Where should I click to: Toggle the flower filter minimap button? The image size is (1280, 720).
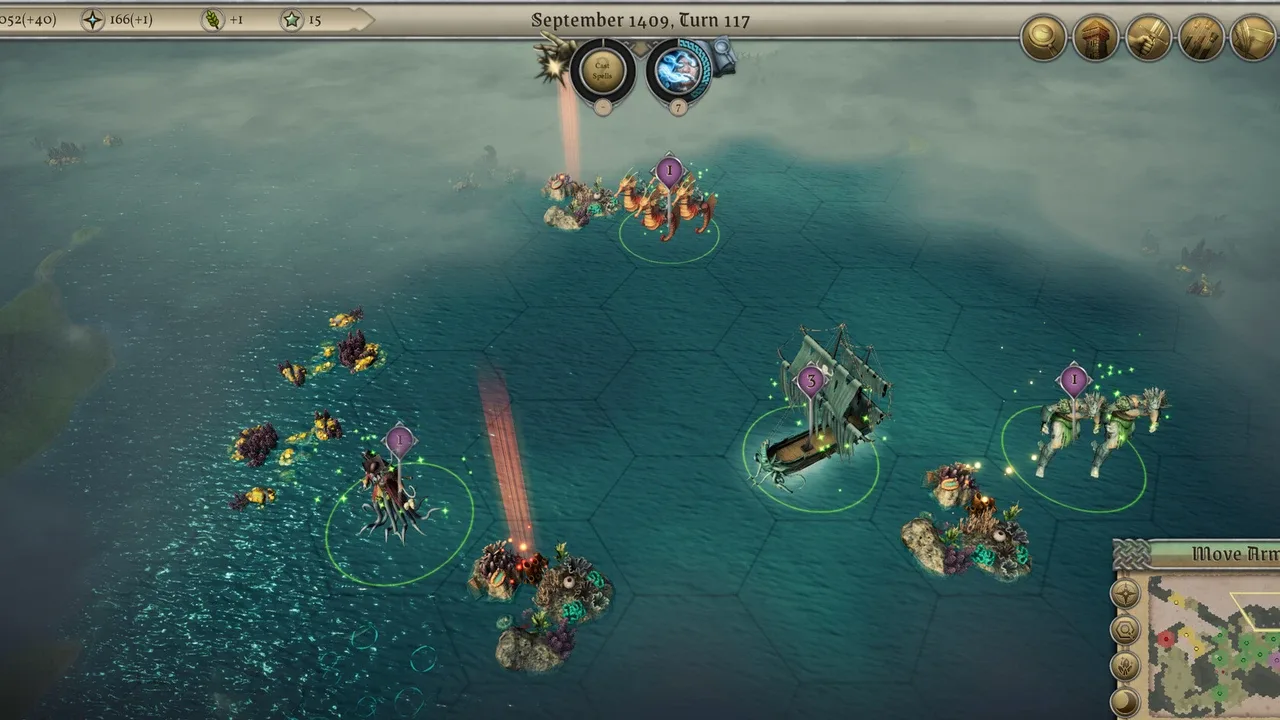tap(1126, 666)
